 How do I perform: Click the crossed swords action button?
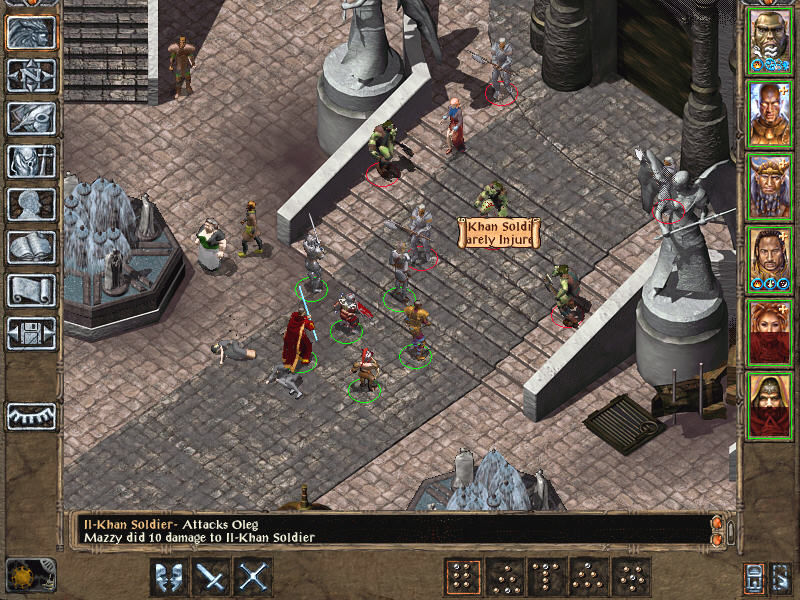(x=255, y=577)
